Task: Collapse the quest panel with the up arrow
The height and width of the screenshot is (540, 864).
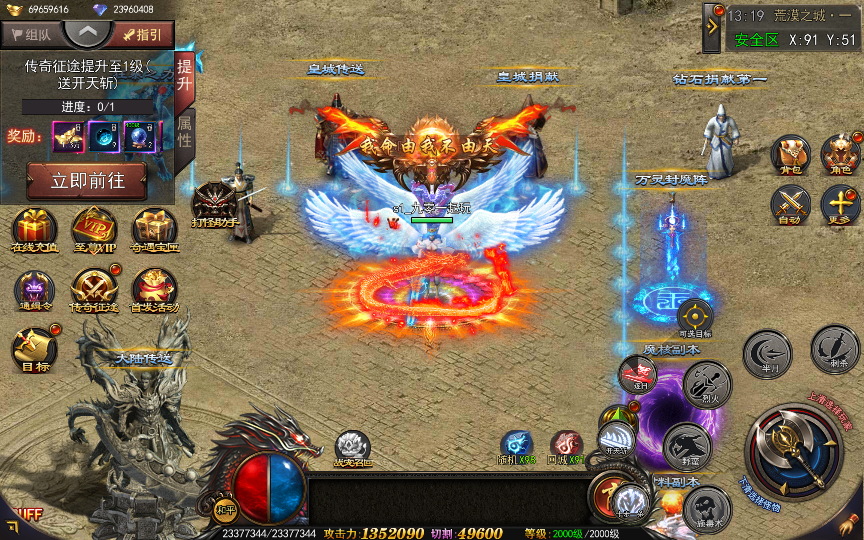Action: tap(88, 33)
